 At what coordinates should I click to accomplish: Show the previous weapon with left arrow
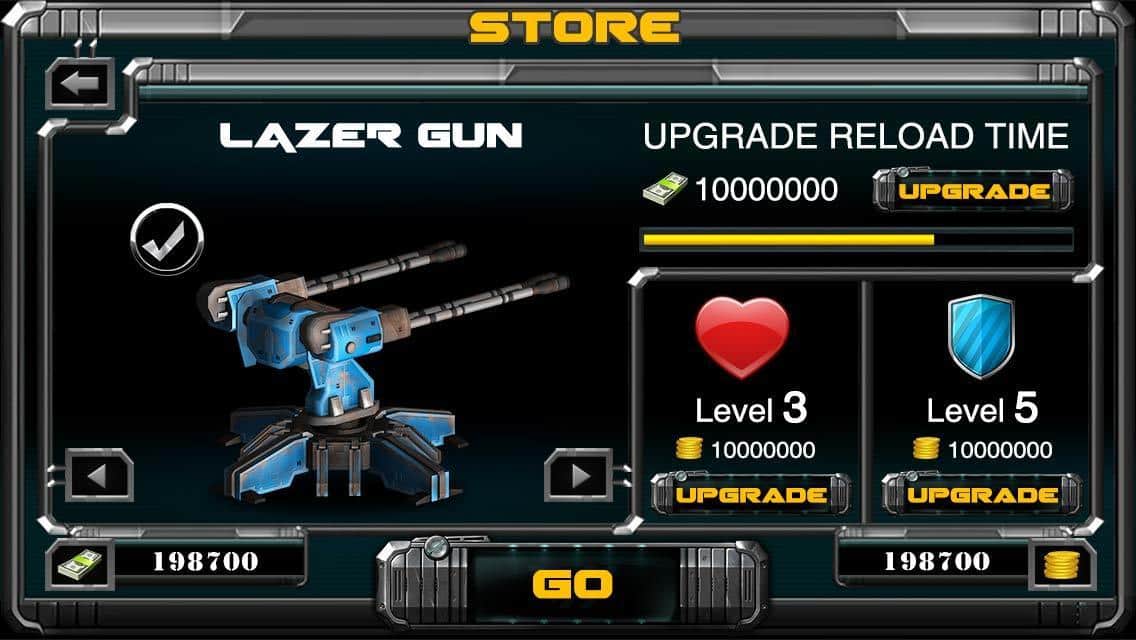tap(98, 475)
